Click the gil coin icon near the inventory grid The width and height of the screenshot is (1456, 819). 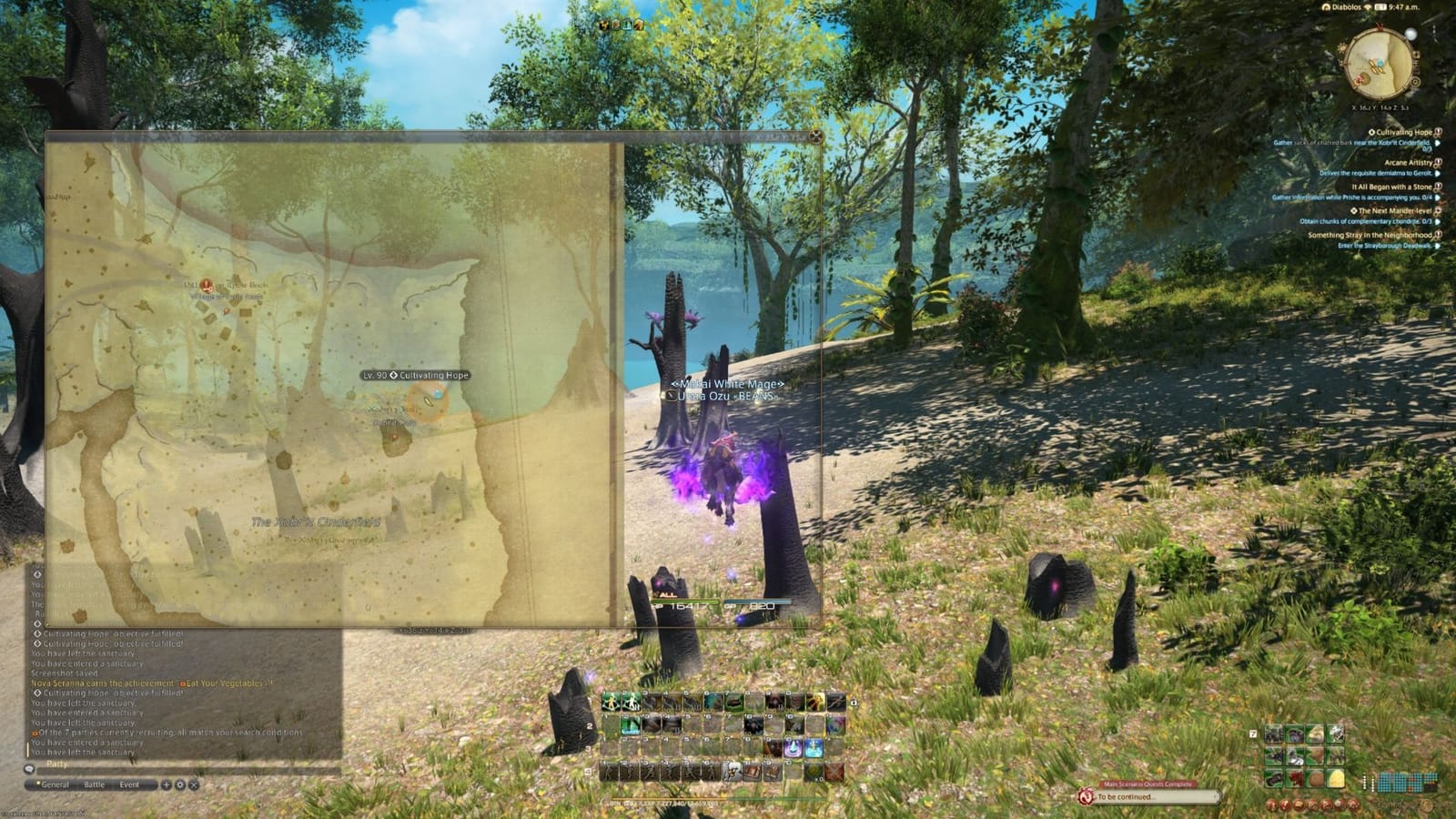point(1427,805)
